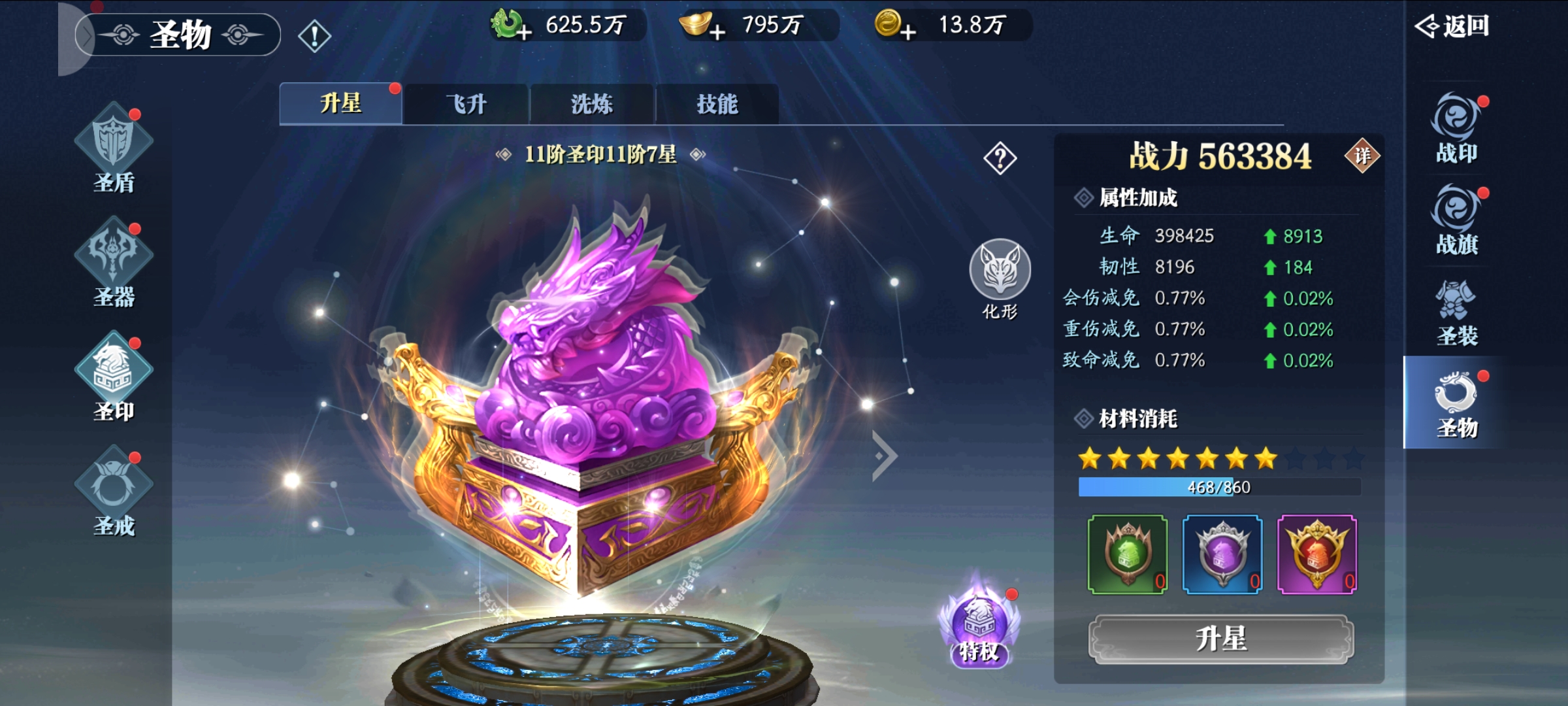Select the 升星 tab
Image resolution: width=1568 pixels, height=706 pixels.
click(x=340, y=104)
